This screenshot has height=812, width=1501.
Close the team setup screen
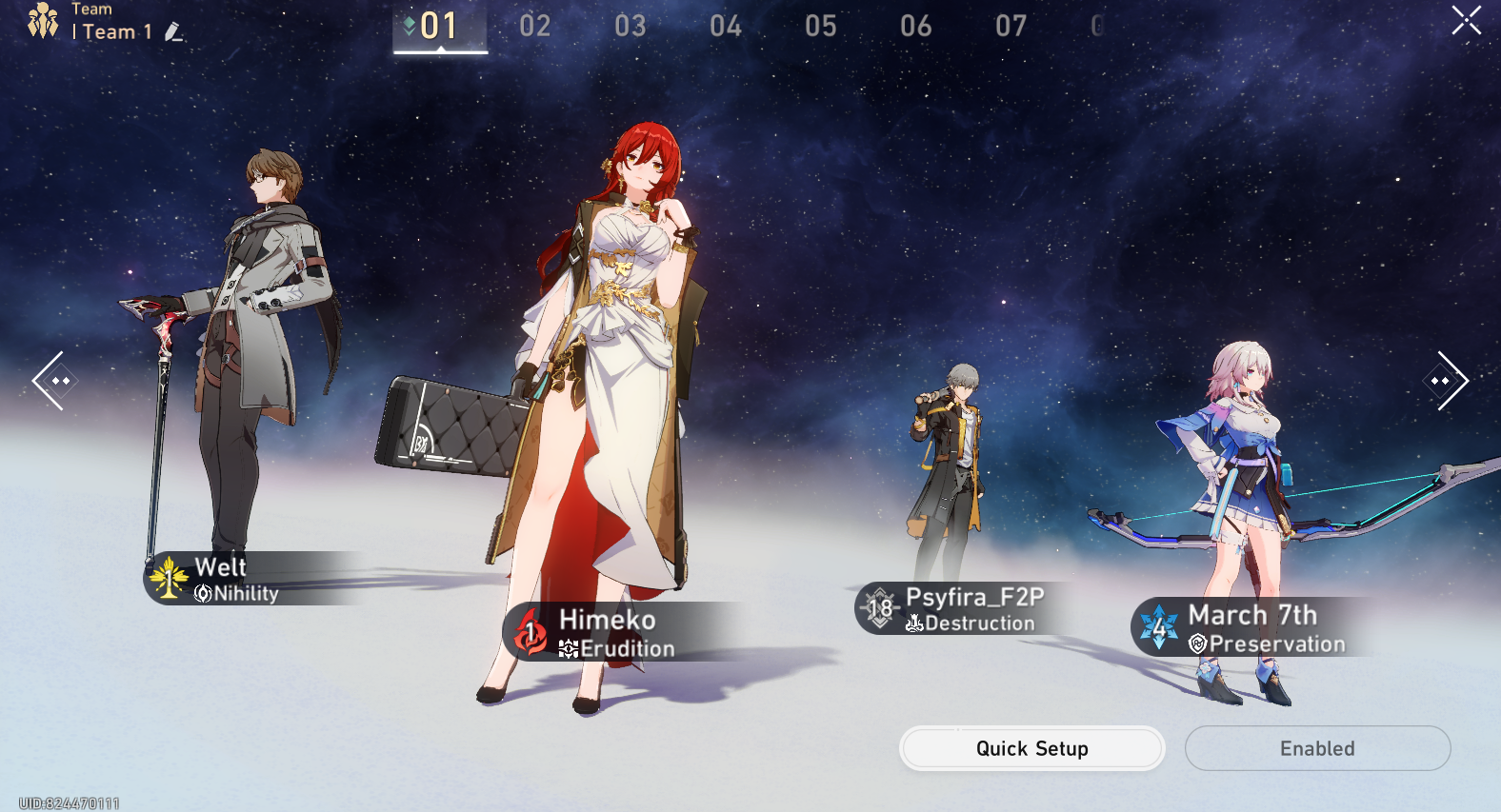pos(1466,20)
